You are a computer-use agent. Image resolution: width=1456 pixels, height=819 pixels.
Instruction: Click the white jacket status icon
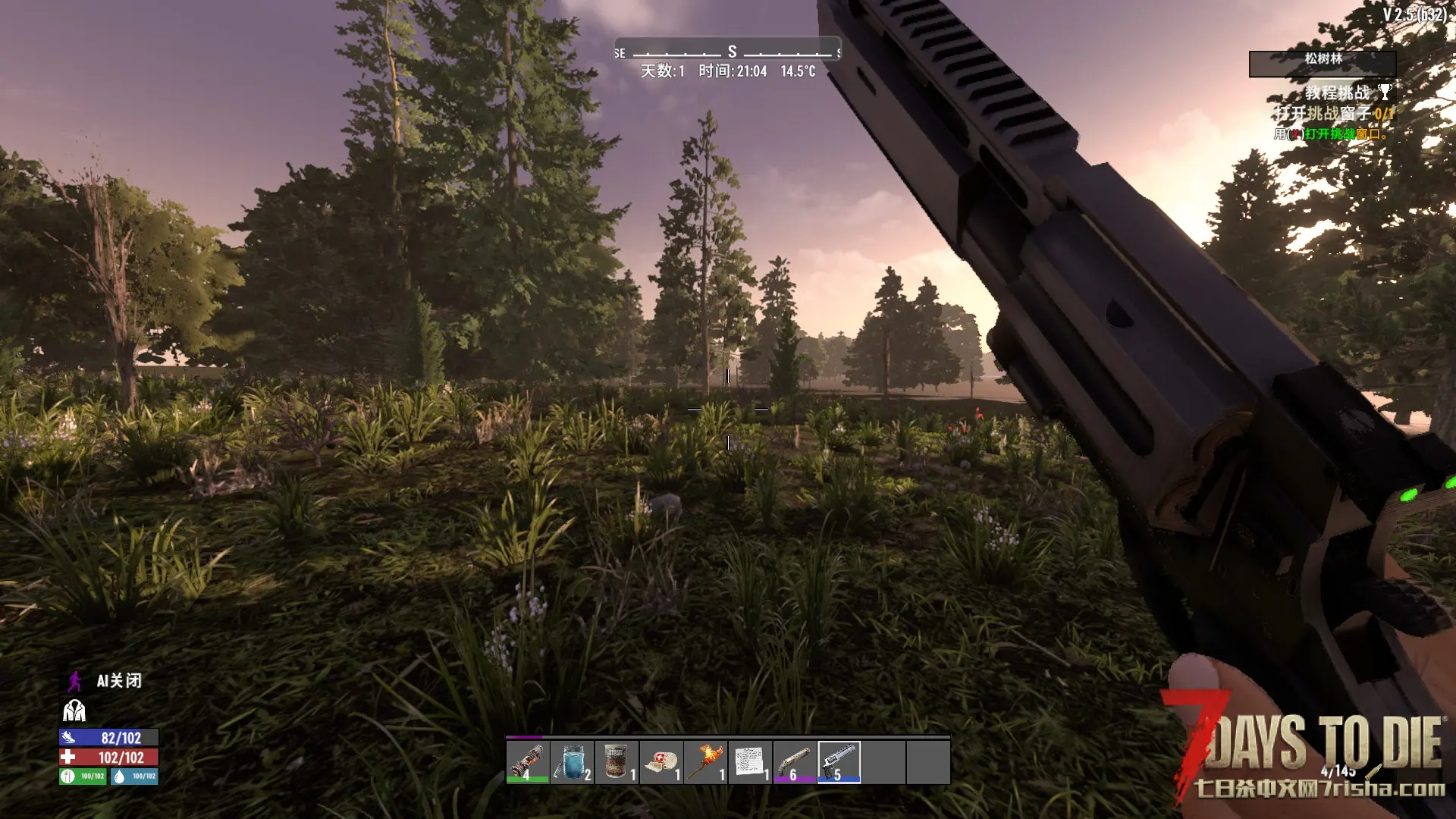point(74,711)
